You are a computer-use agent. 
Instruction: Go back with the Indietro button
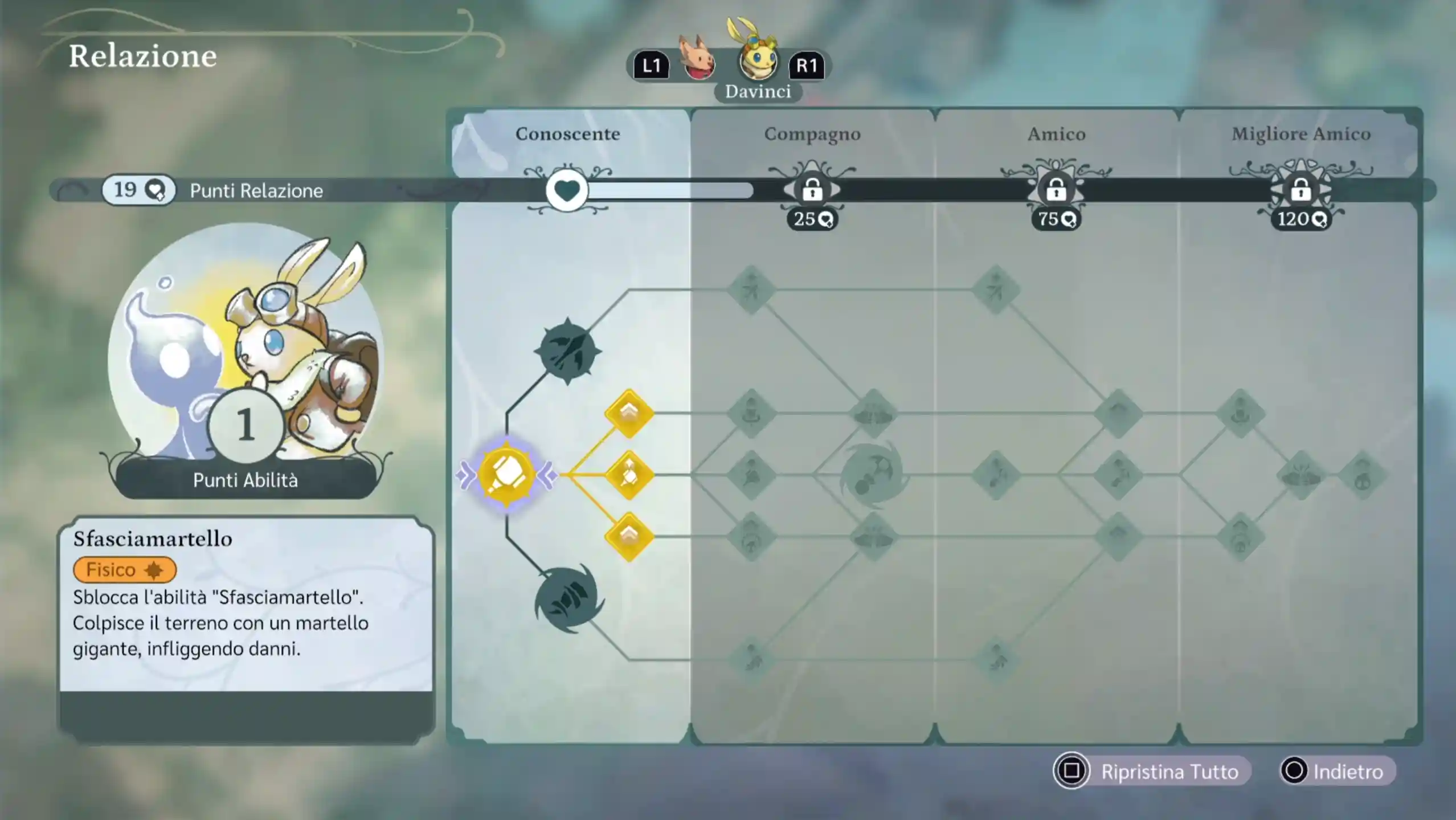[1337, 771]
